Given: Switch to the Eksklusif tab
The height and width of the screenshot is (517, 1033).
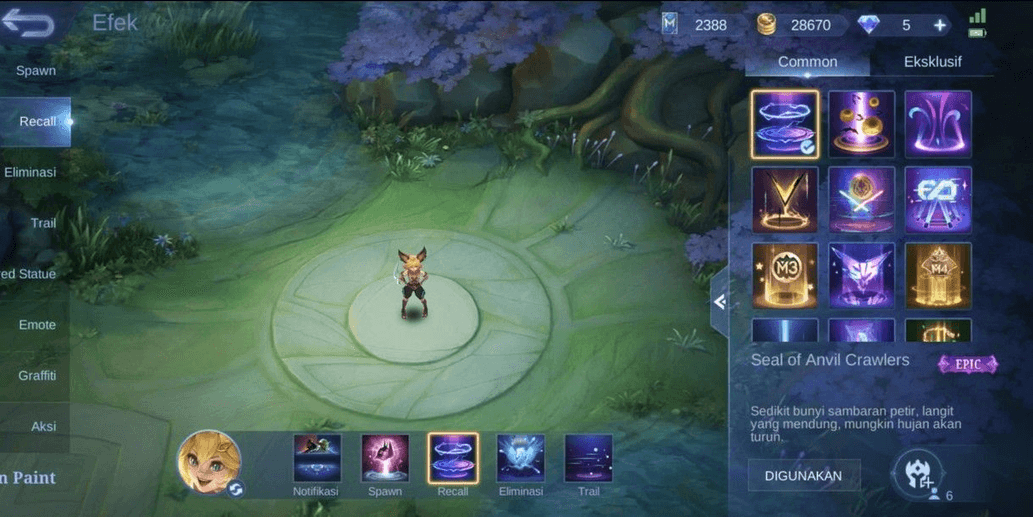Looking at the screenshot, I should tap(932, 62).
